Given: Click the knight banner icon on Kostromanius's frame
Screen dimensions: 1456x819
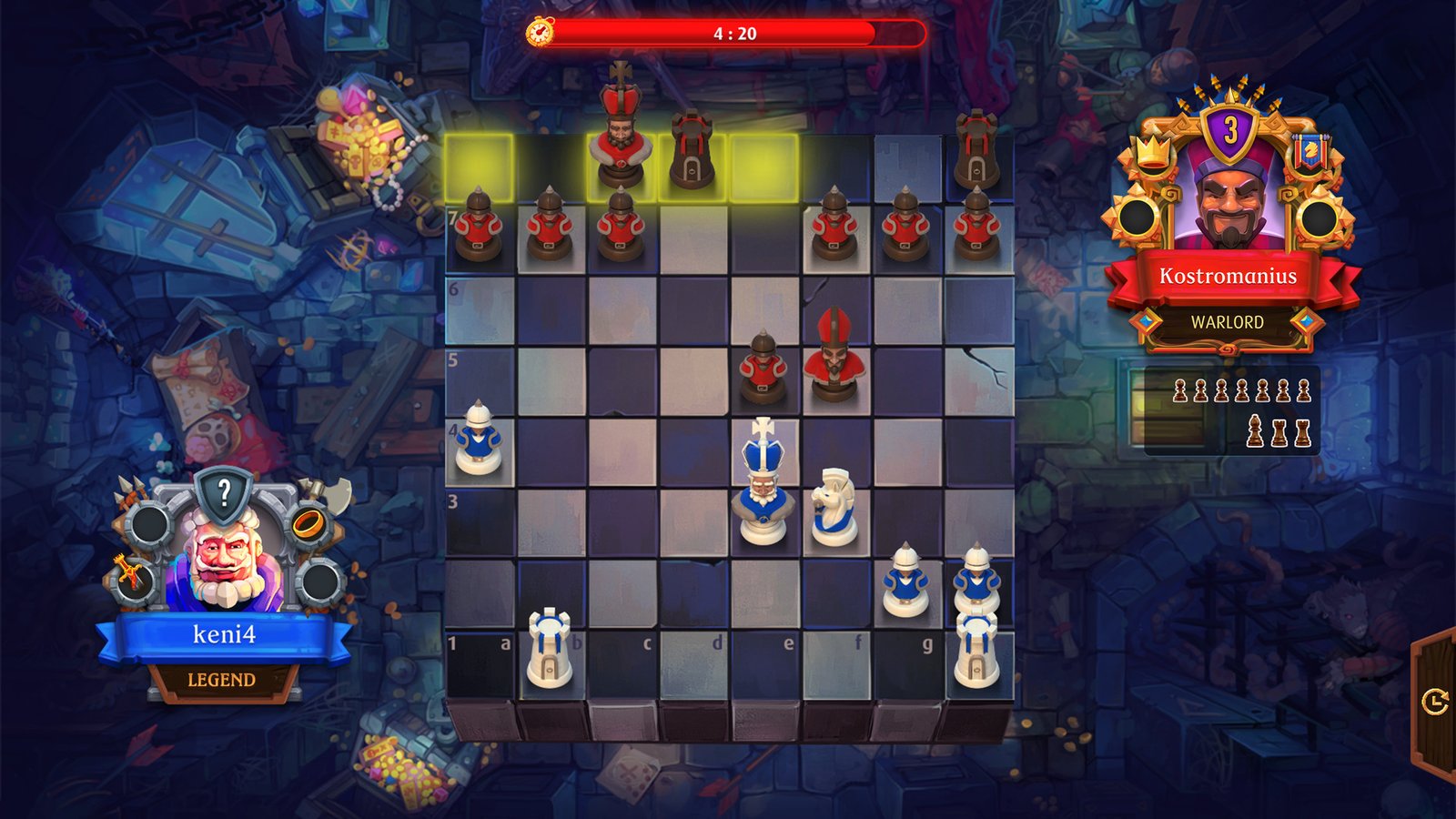Looking at the screenshot, I should [x=1309, y=149].
